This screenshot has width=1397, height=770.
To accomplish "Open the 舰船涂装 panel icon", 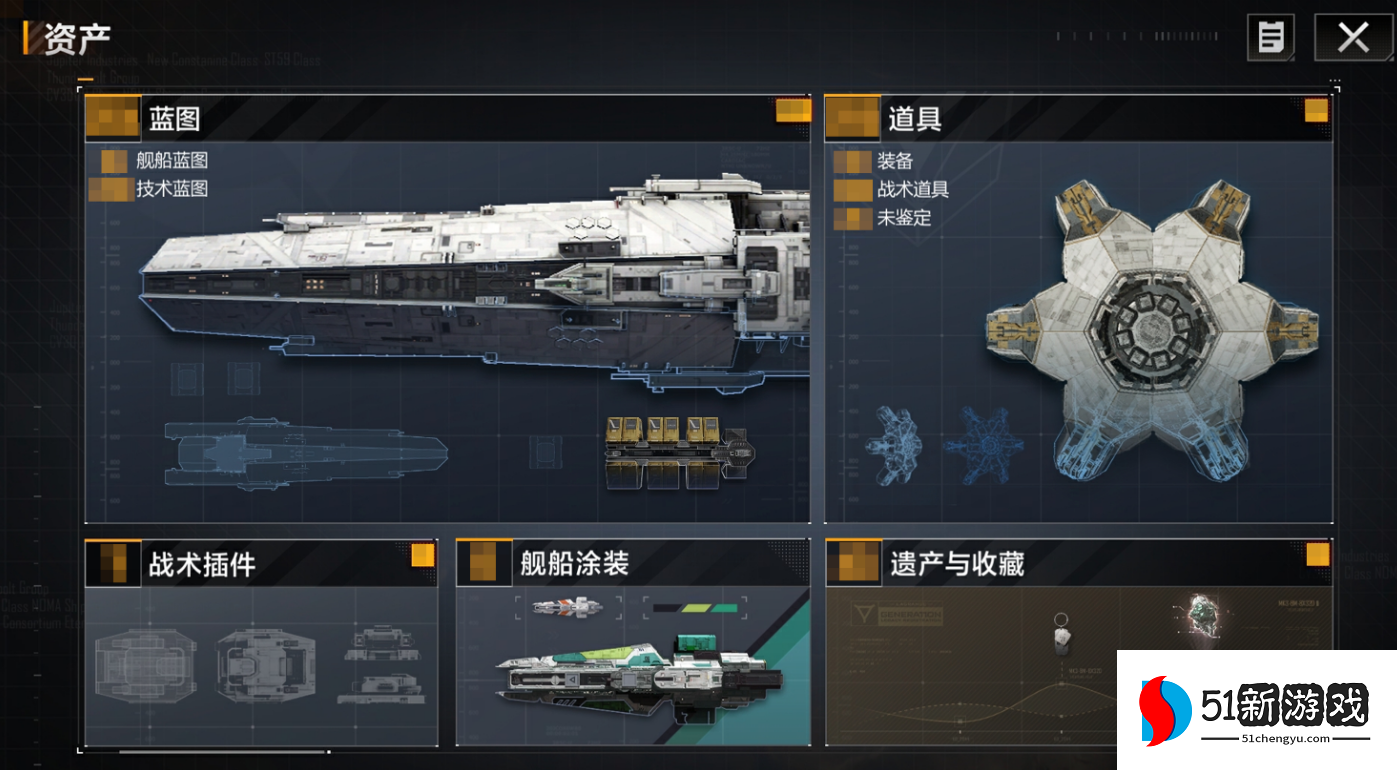I will (481, 563).
